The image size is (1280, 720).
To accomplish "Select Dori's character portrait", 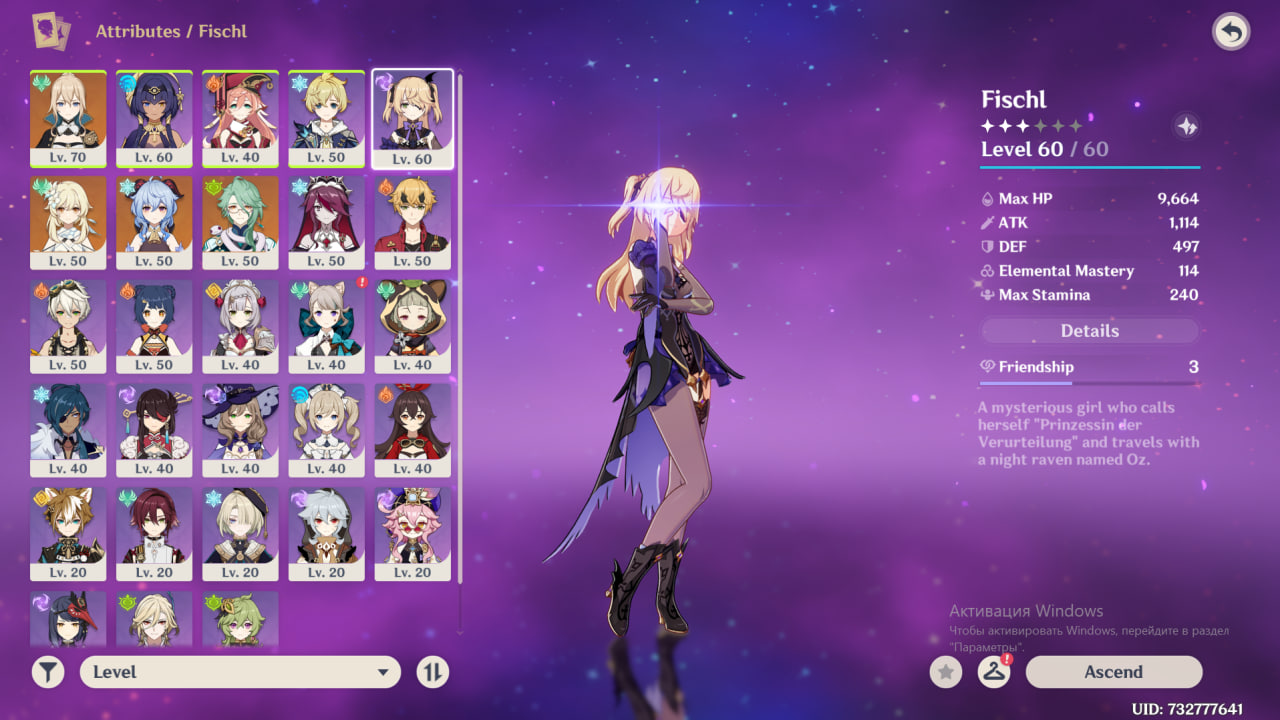I will pyautogui.click(x=412, y=534).
